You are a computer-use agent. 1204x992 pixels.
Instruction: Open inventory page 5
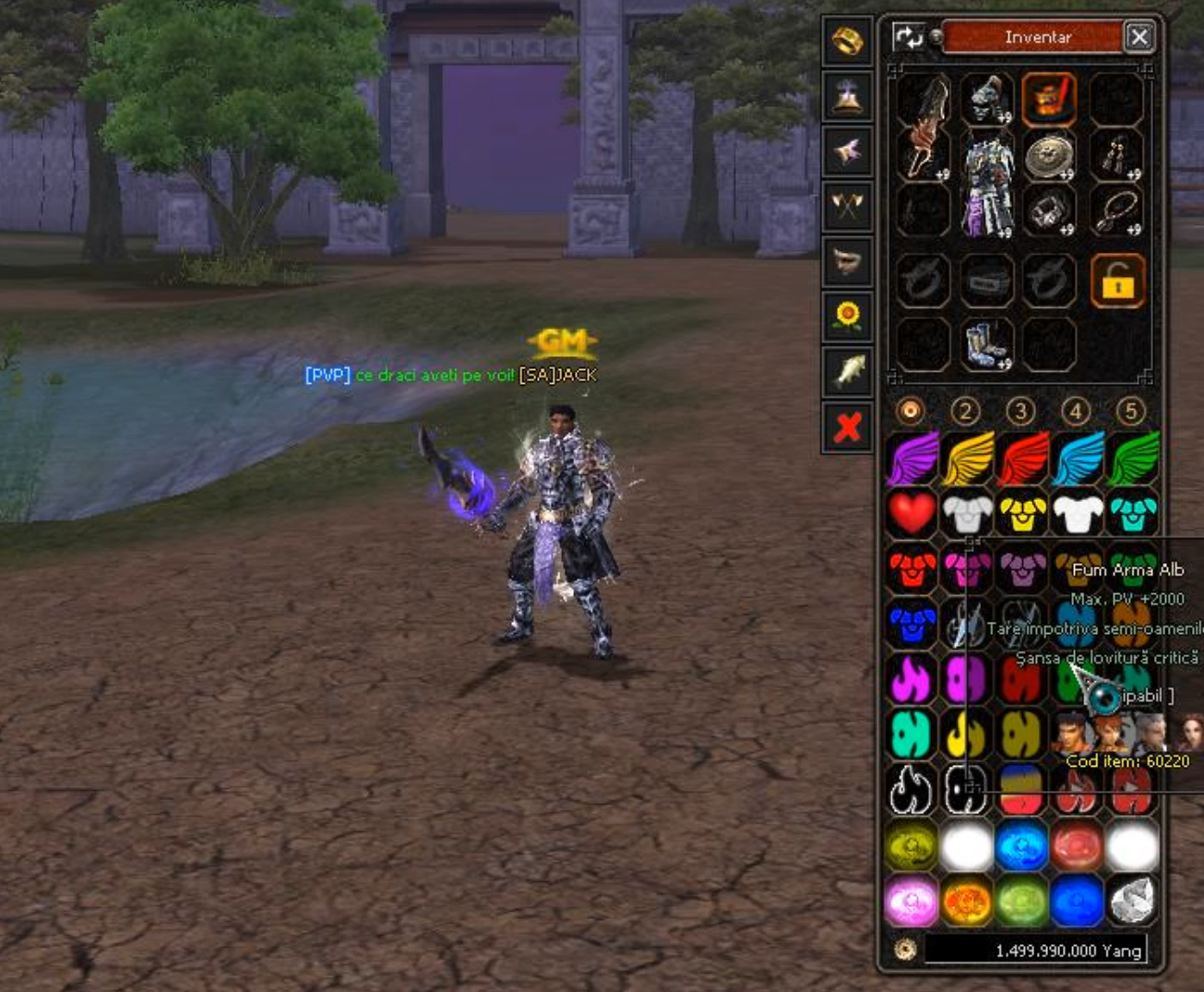pos(1131,411)
